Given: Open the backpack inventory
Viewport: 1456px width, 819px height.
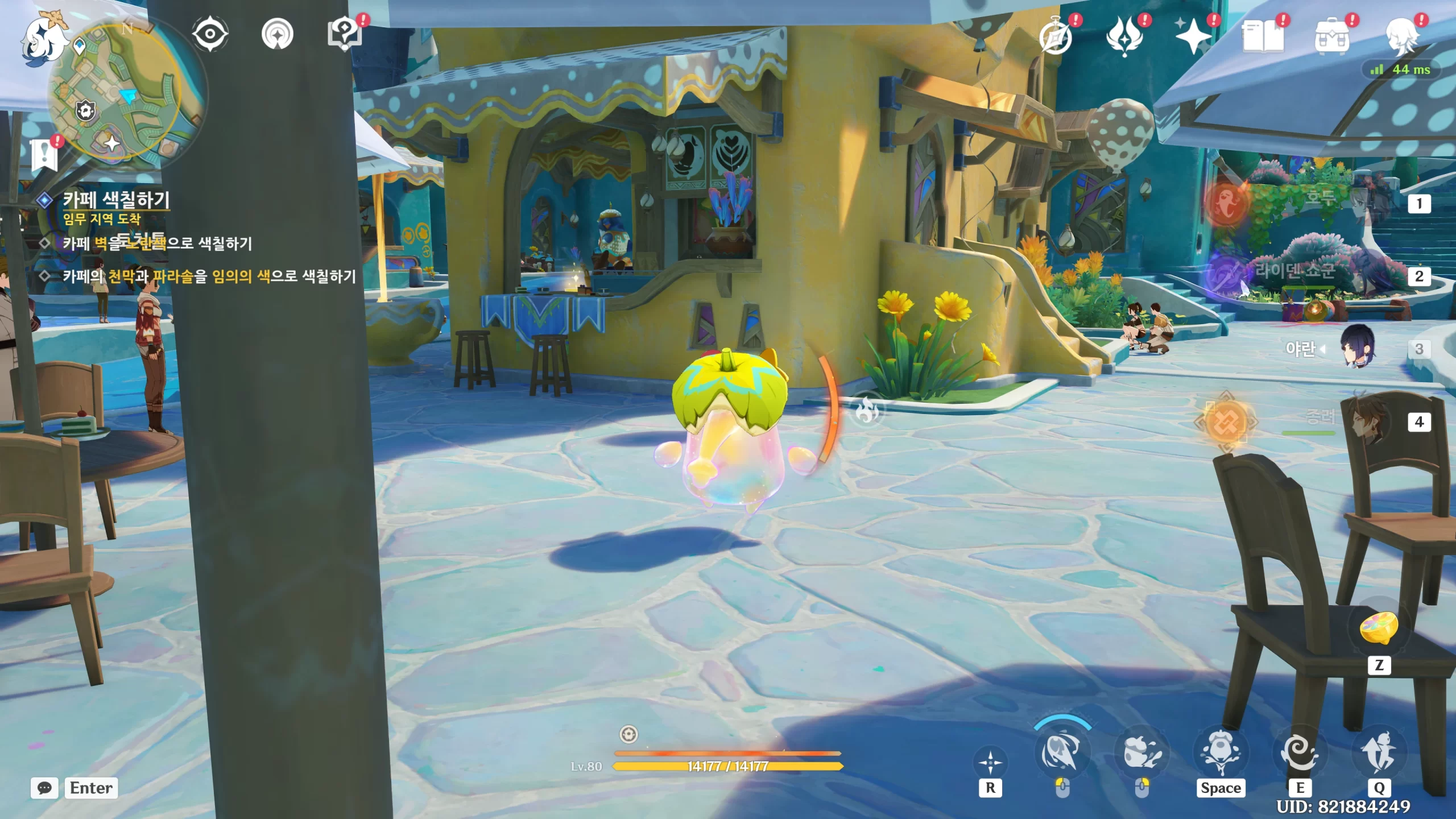Looking at the screenshot, I should pos(1331,37).
